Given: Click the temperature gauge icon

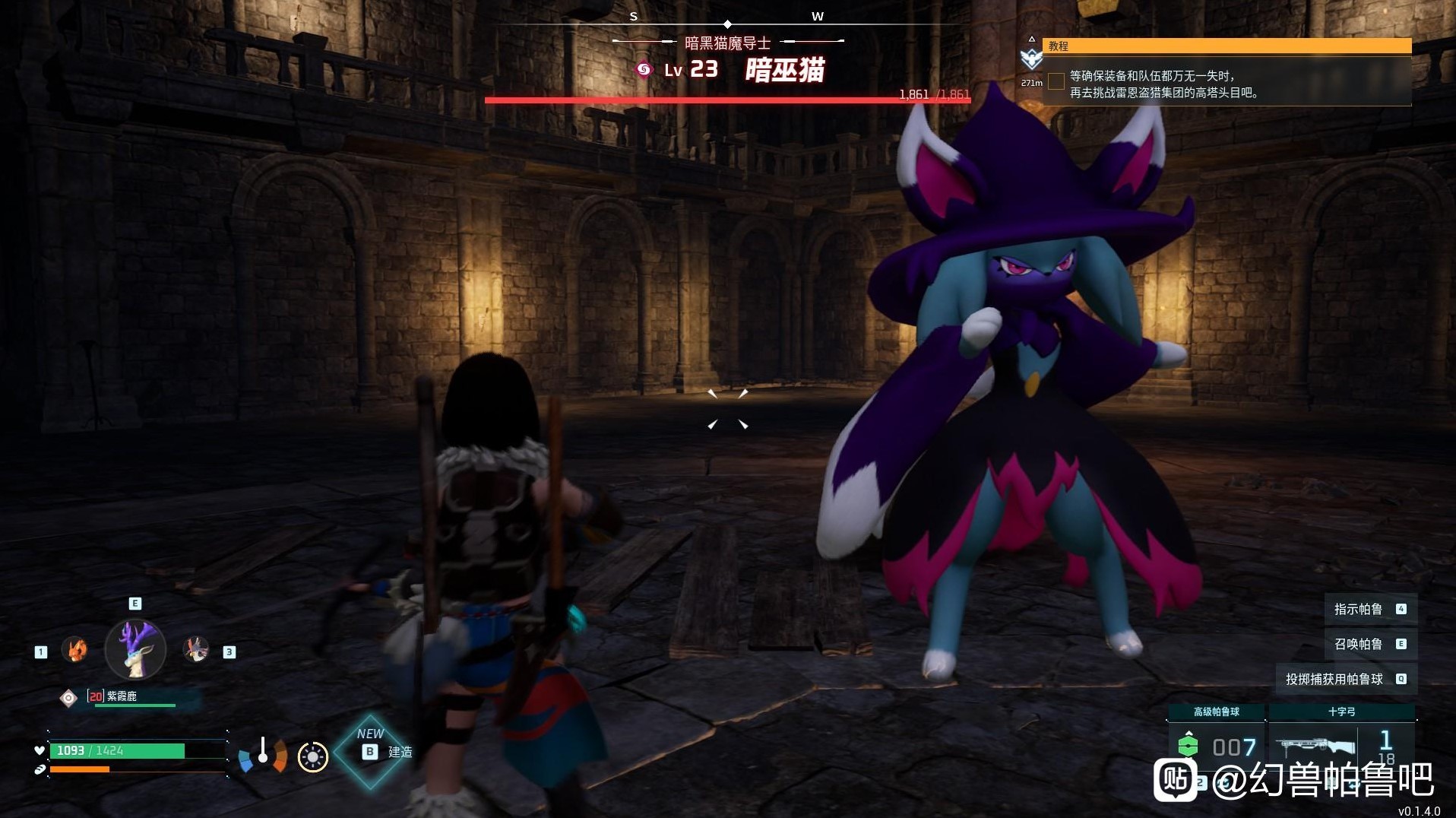Looking at the screenshot, I should (263, 753).
